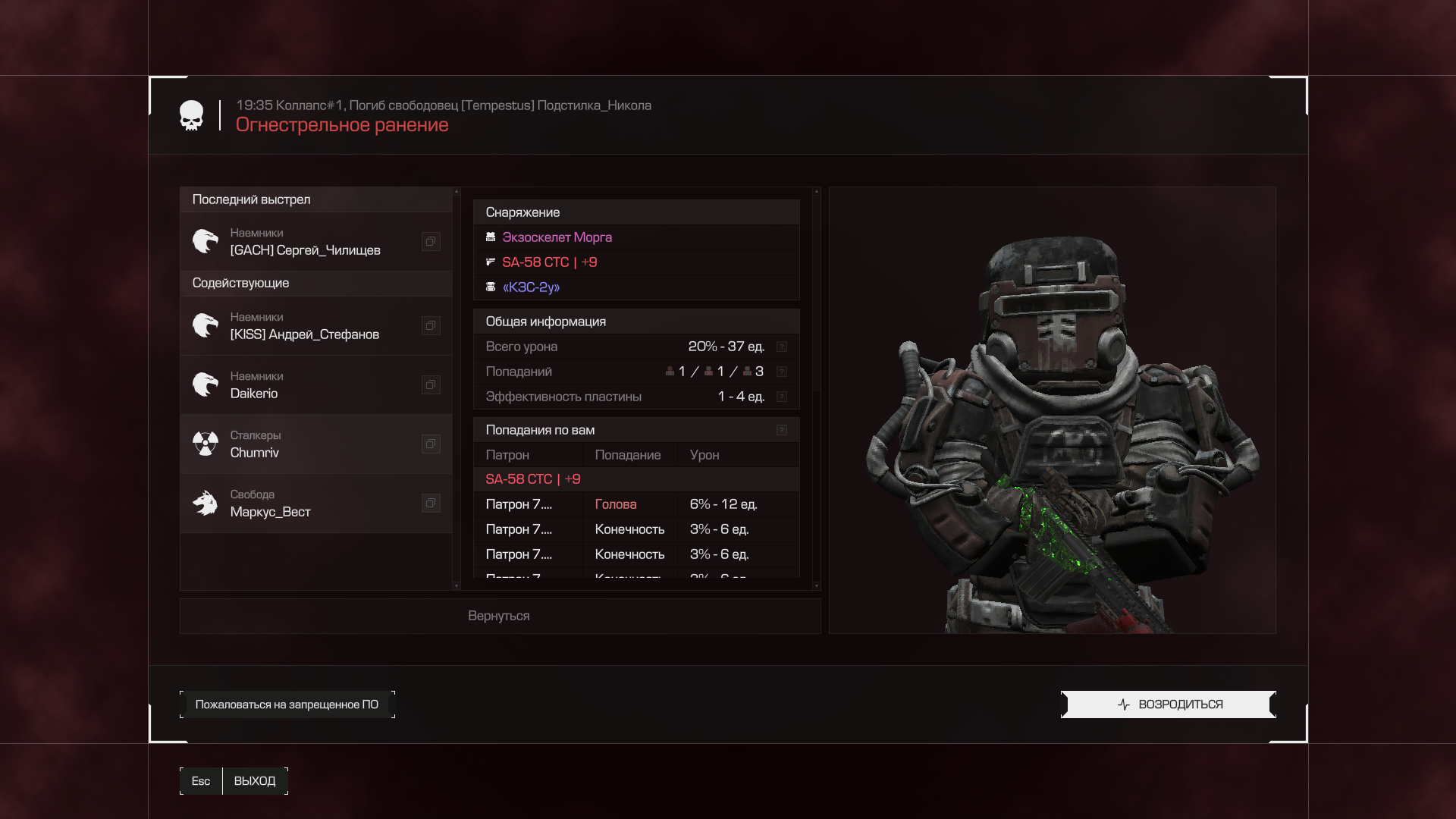1456x819 pixels.
Task: Pick the Маркус_Вест Свобода row
Action: pyautogui.click(x=305, y=504)
